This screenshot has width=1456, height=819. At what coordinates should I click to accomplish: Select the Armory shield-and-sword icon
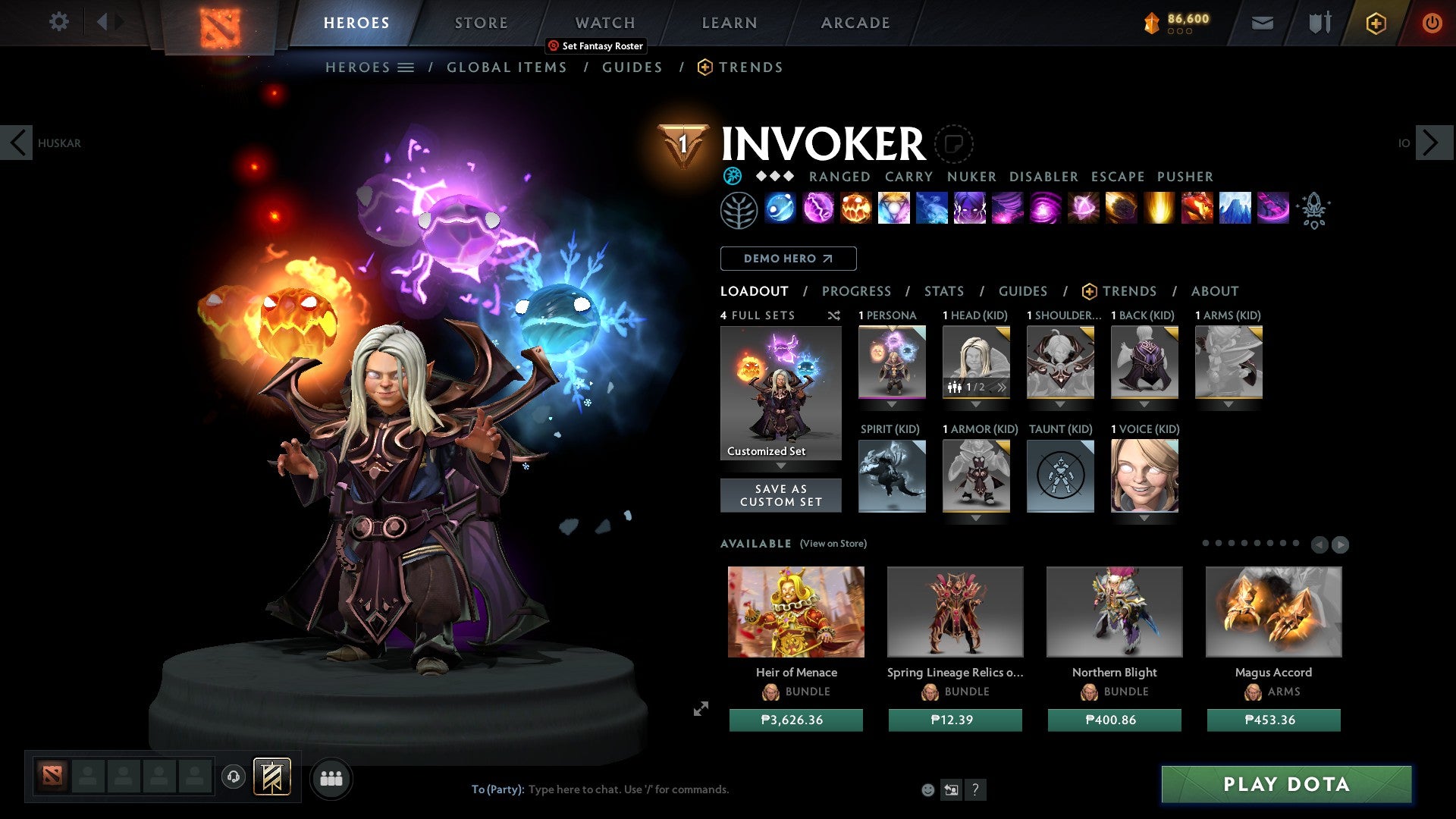1319,23
